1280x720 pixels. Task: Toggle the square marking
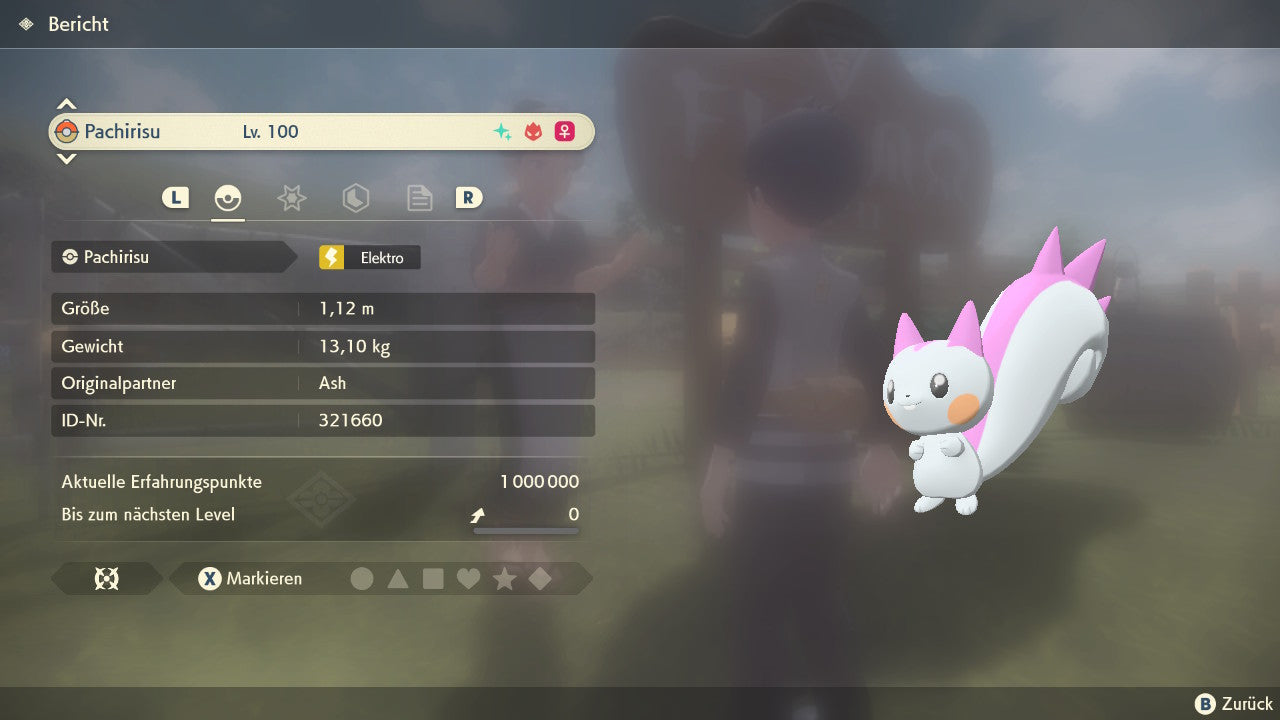[433, 579]
